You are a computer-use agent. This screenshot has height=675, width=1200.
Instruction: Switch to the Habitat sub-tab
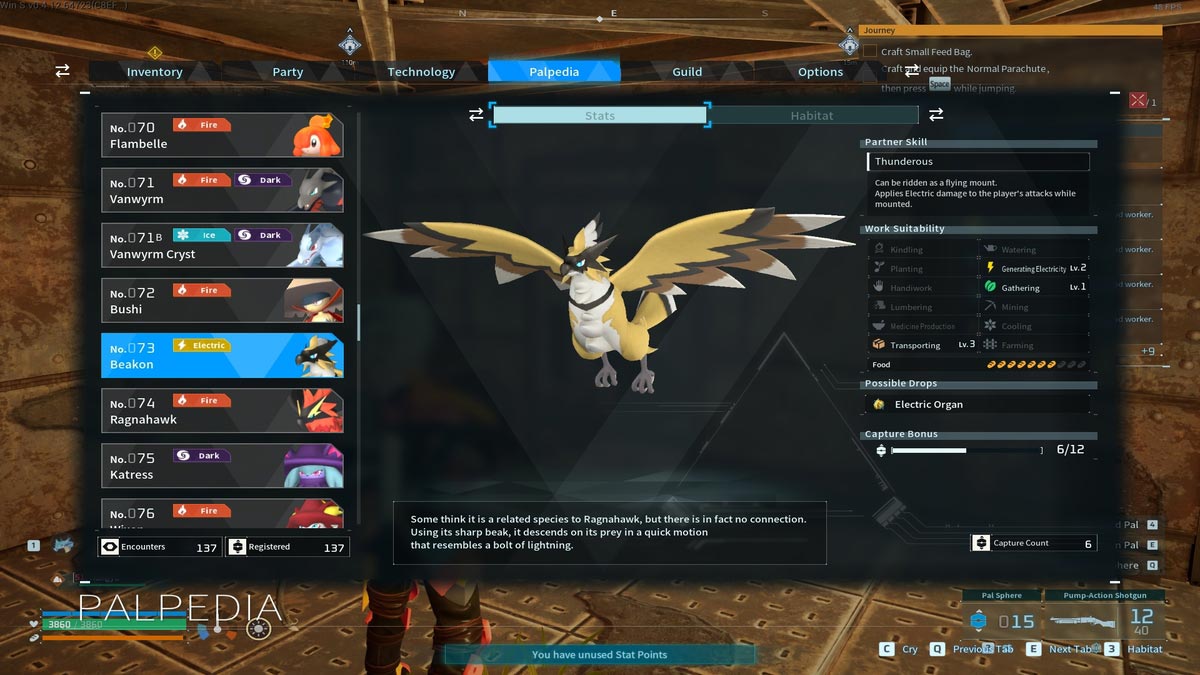[811, 116]
